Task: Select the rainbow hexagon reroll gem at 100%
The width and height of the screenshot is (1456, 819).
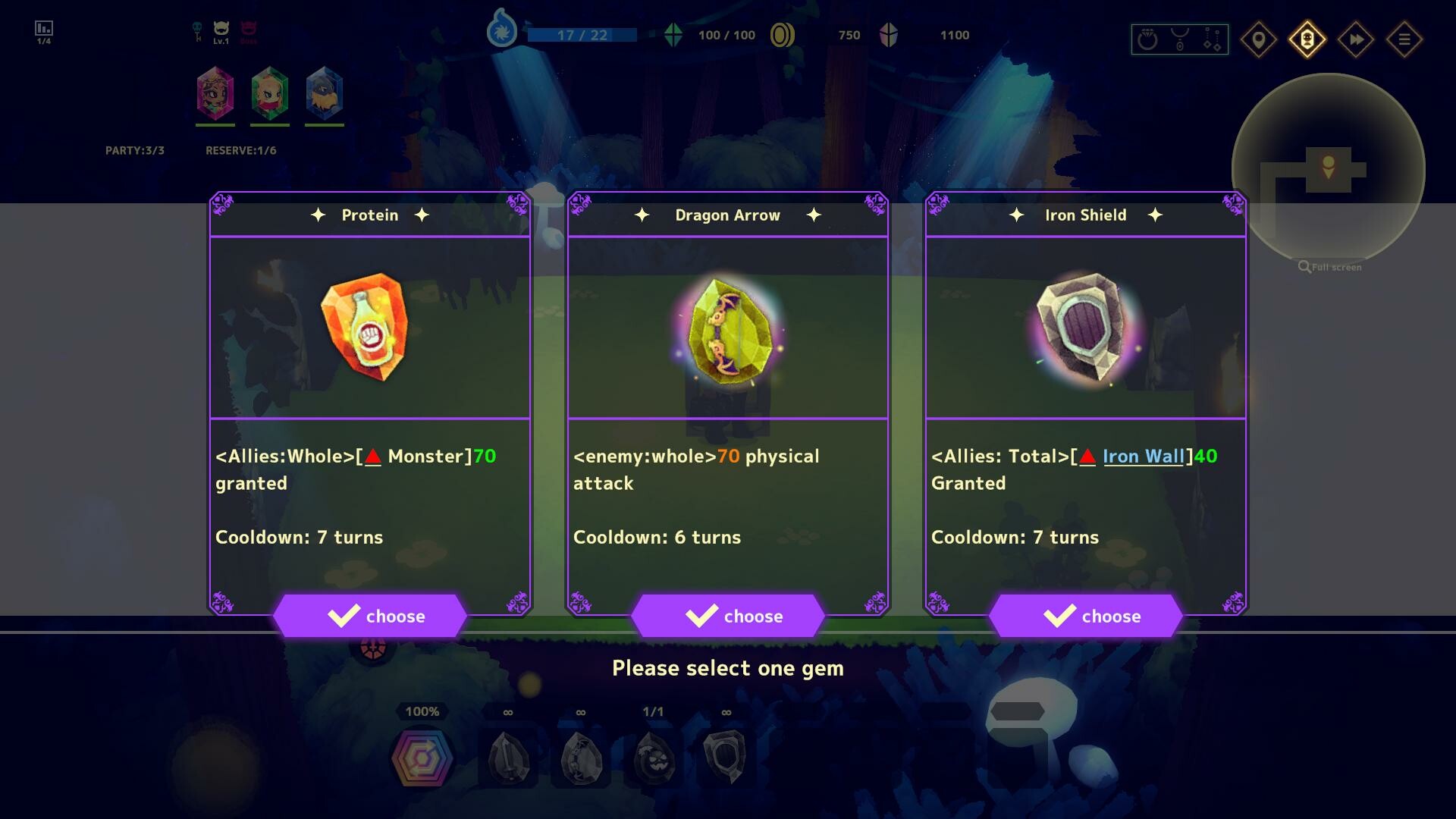Action: point(422,757)
